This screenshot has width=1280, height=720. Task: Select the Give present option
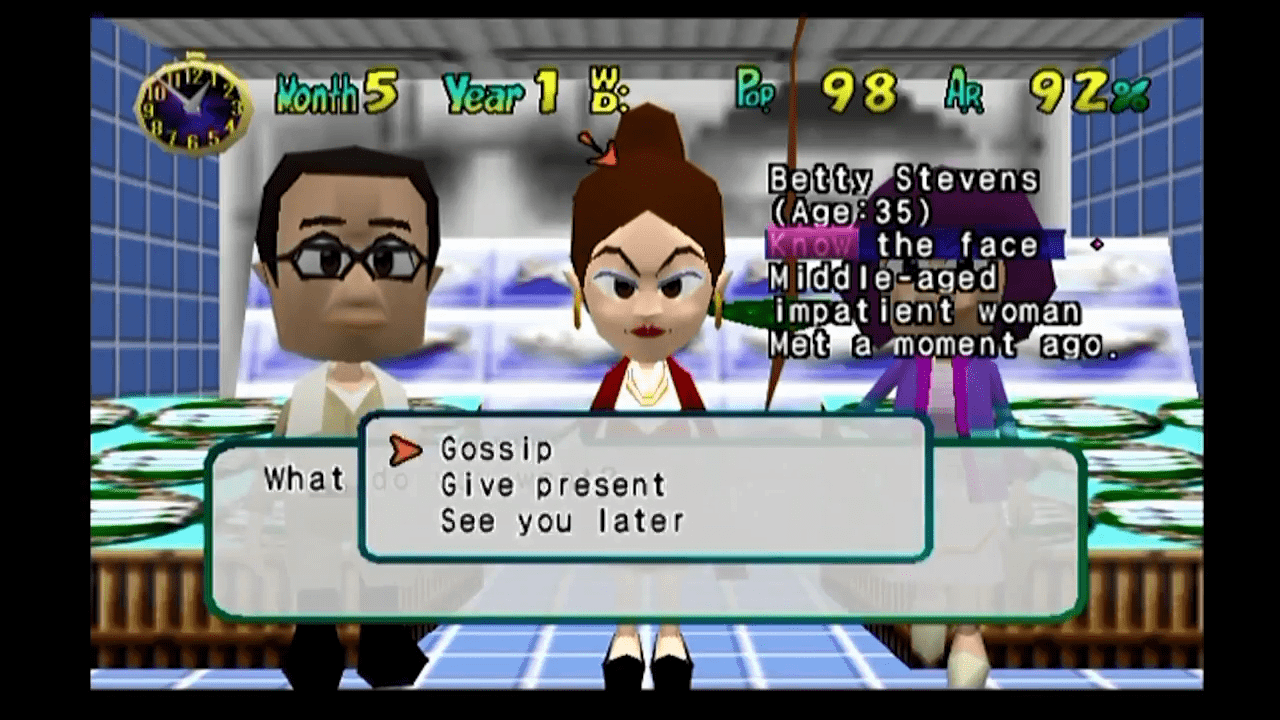point(553,486)
